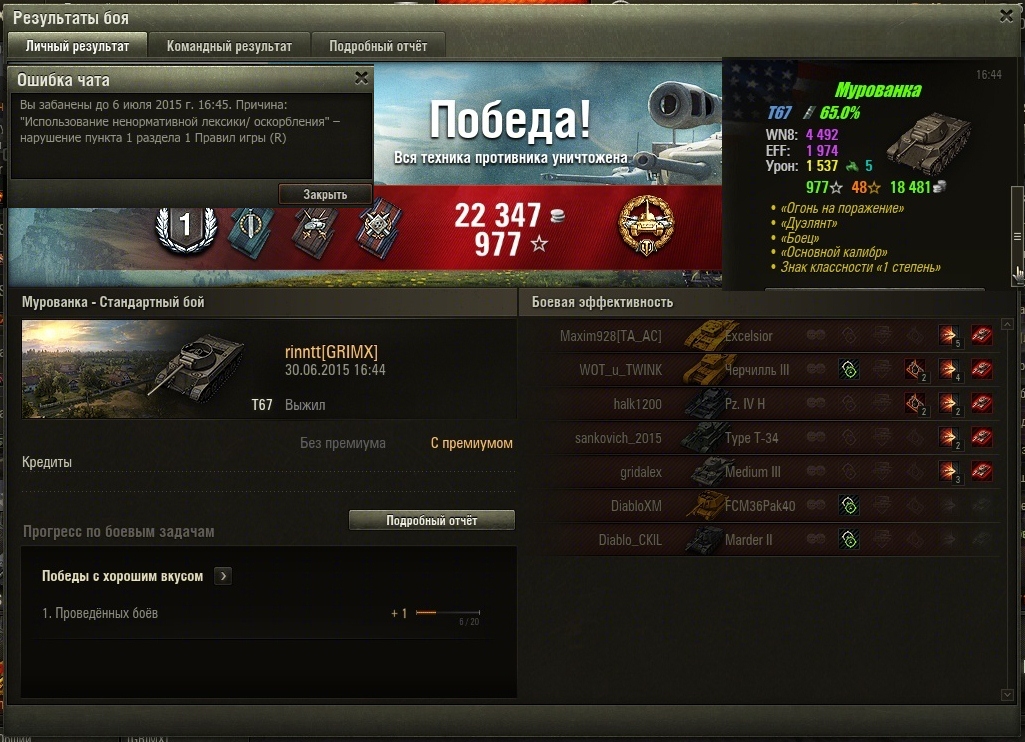The height and width of the screenshot is (742, 1025).
Task: Click the scroll-down arrow of efficiency list
Action: click(1007, 694)
